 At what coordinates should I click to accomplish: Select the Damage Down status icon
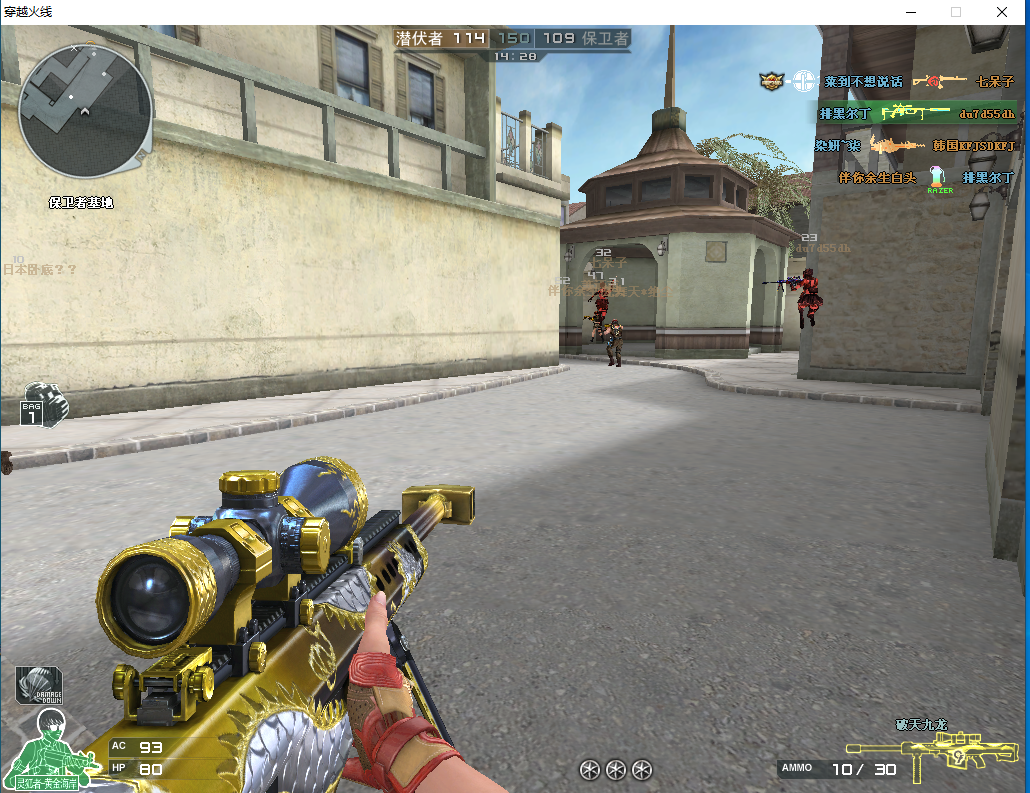[x=39, y=686]
